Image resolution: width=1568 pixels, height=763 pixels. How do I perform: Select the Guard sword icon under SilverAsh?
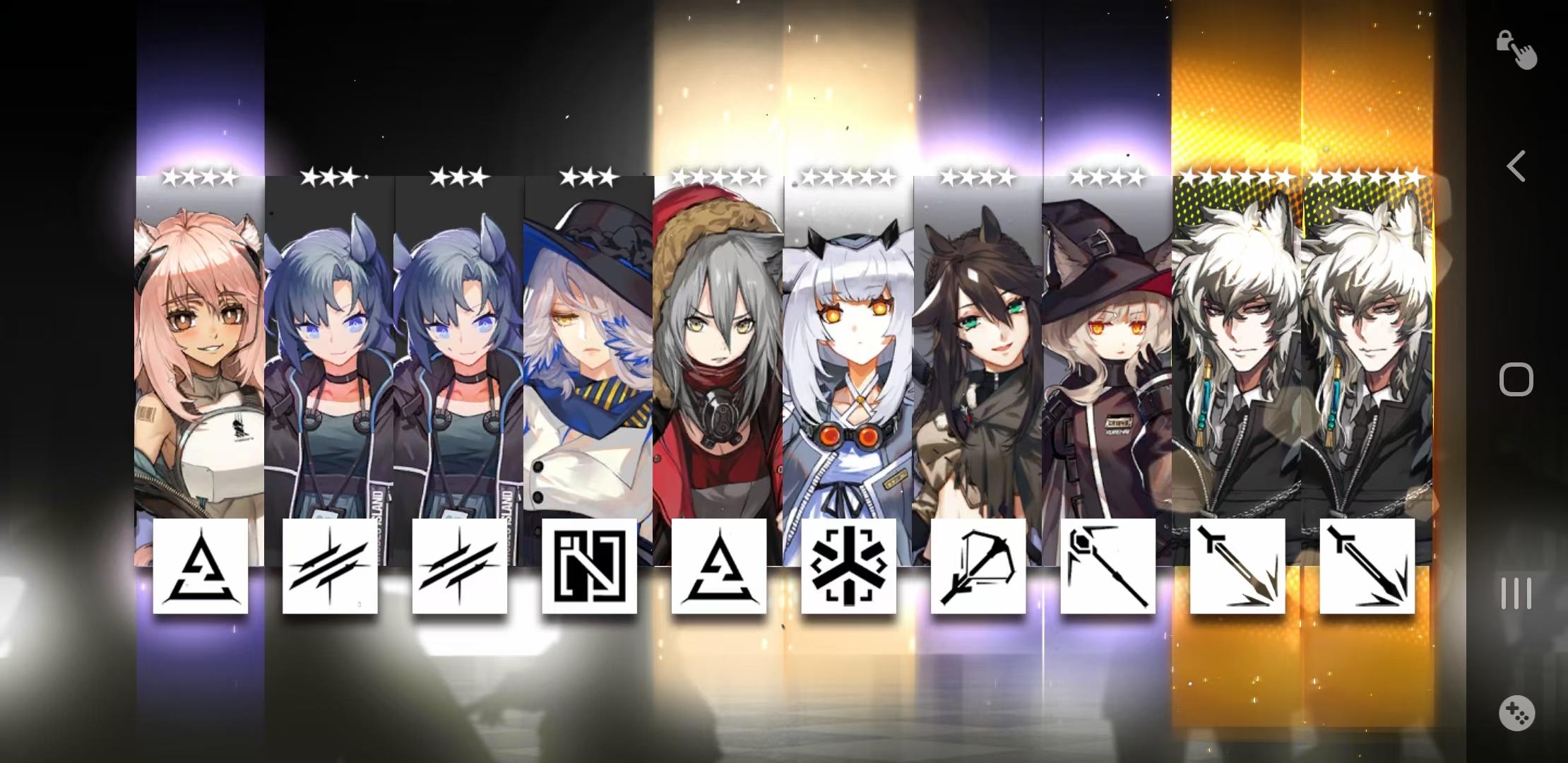[1237, 569]
